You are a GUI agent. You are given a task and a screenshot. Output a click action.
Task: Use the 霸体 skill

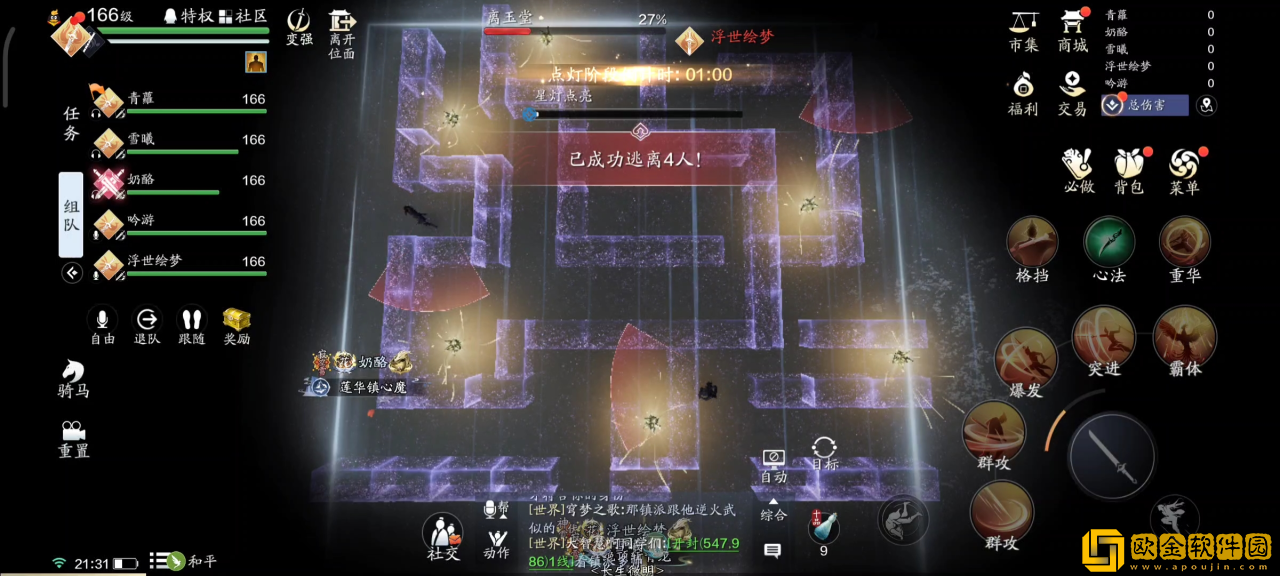click(1184, 340)
